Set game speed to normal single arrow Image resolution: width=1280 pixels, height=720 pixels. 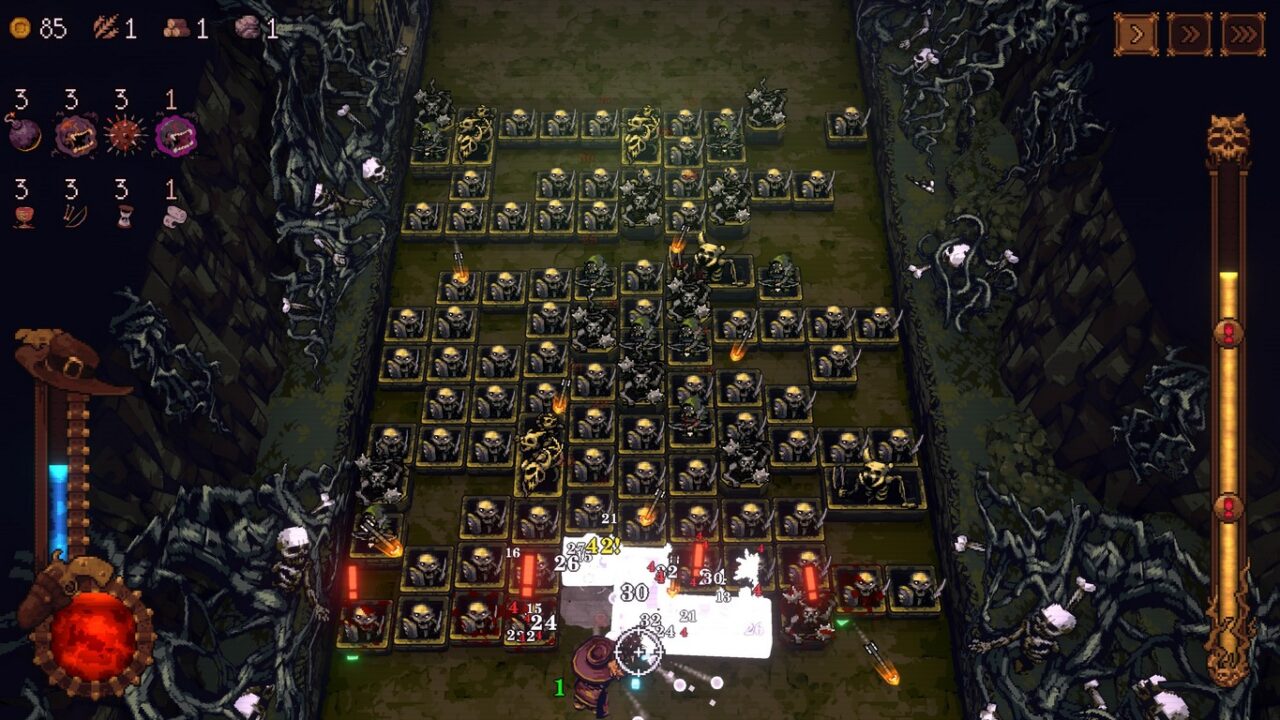(1136, 34)
